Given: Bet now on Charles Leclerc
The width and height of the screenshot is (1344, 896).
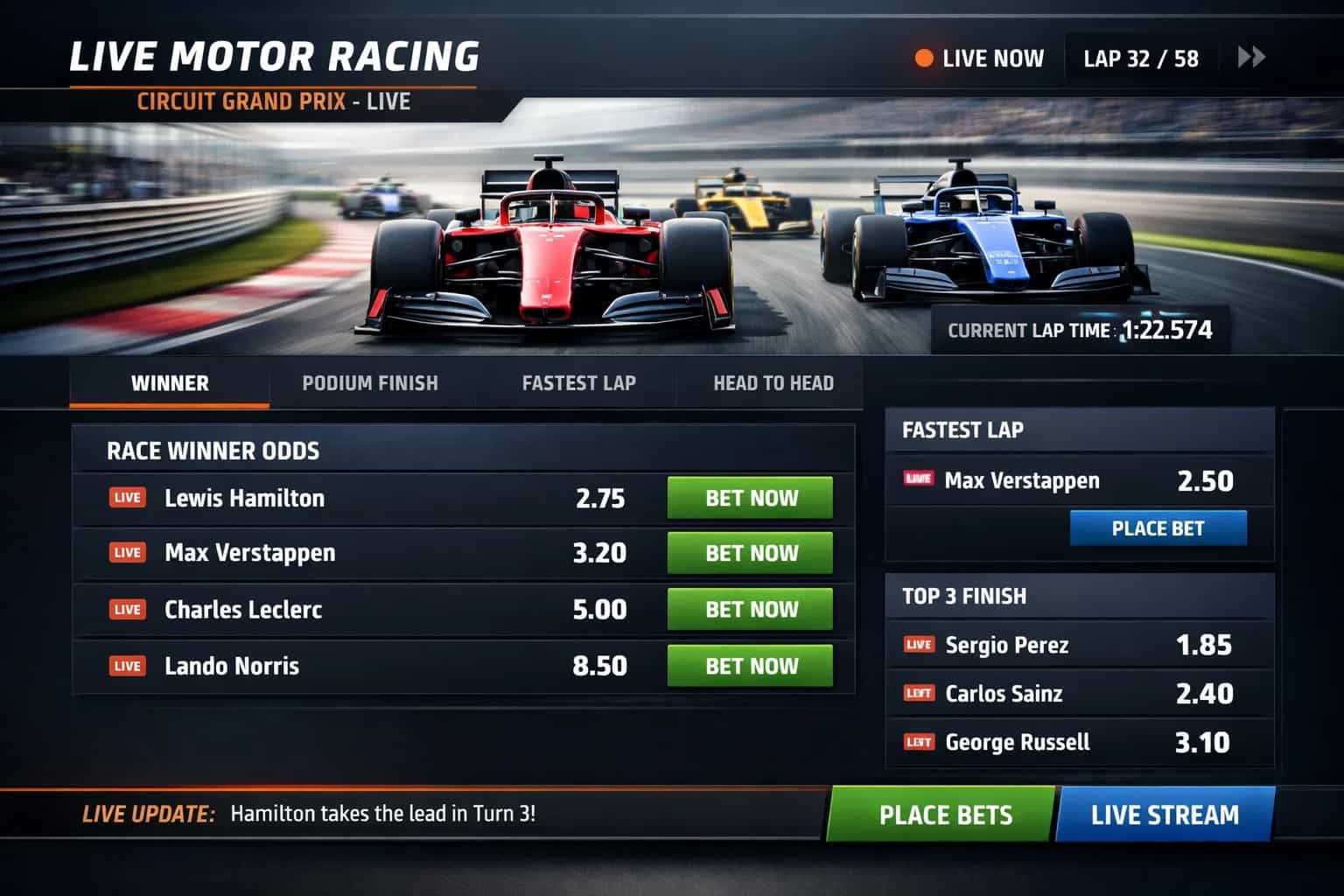Looking at the screenshot, I should coord(750,609).
